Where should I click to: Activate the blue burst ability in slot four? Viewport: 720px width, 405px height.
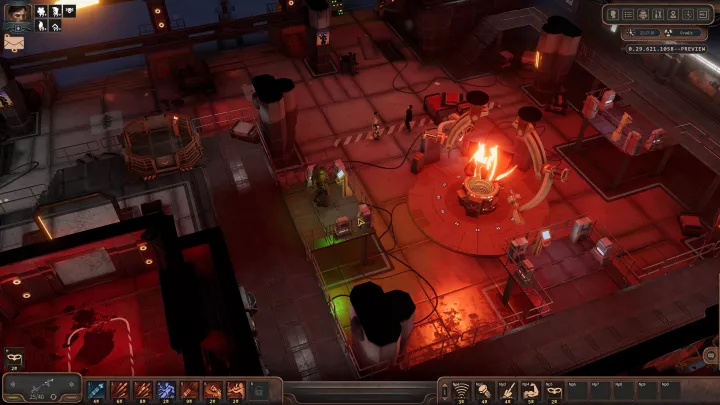pos(166,389)
